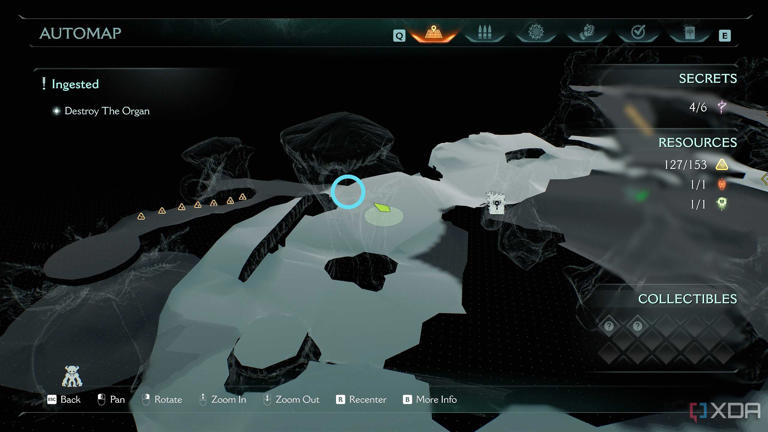Open the circular saw shield tab
This screenshot has height=432, width=768.
point(536,33)
